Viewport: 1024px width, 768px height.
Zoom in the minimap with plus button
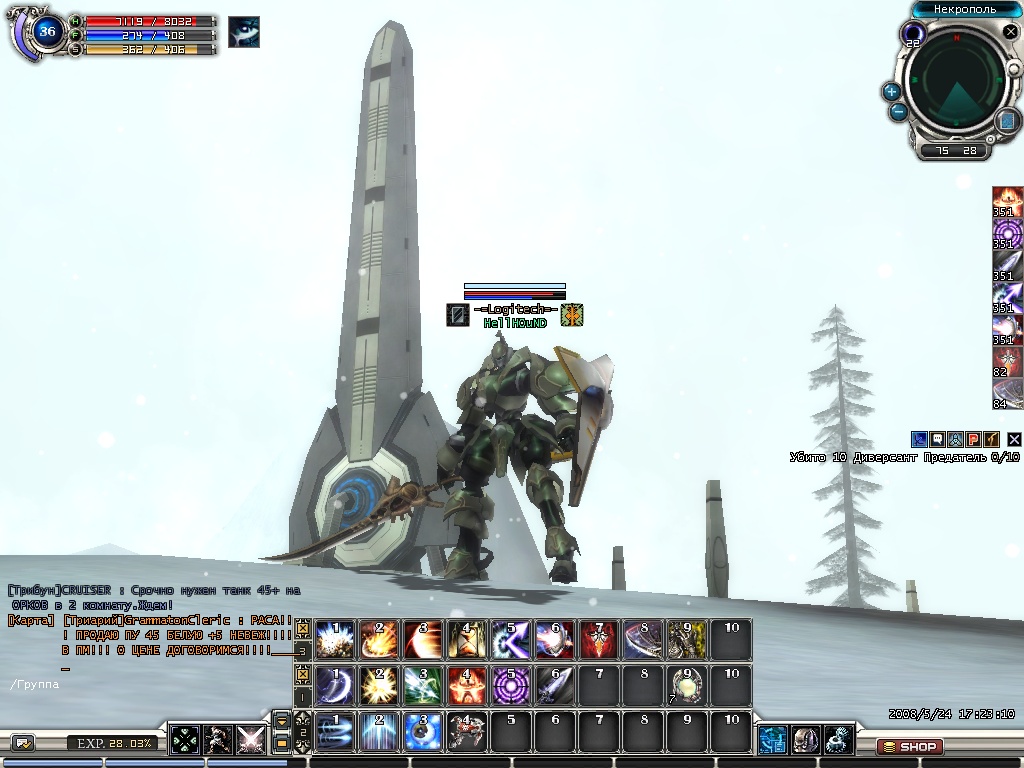pyautogui.click(x=891, y=91)
